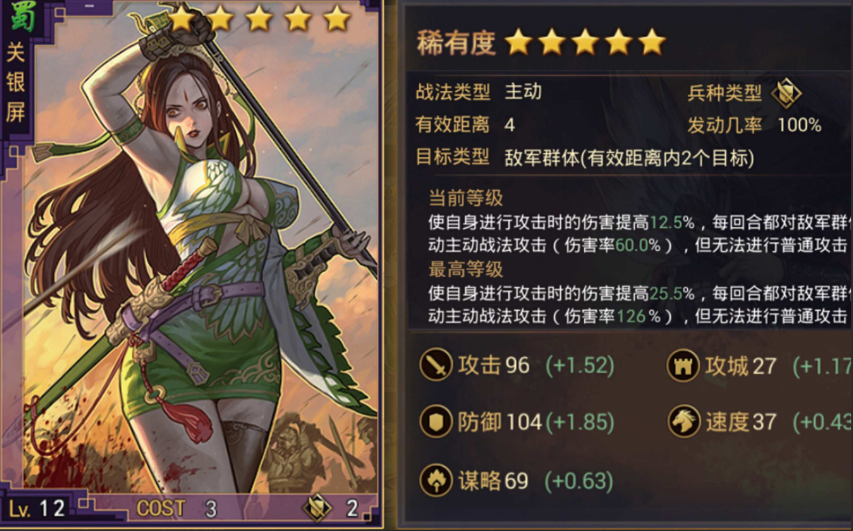Select the 攻城 castle stat icon
This screenshot has height=531, width=853.
point(684,366)
